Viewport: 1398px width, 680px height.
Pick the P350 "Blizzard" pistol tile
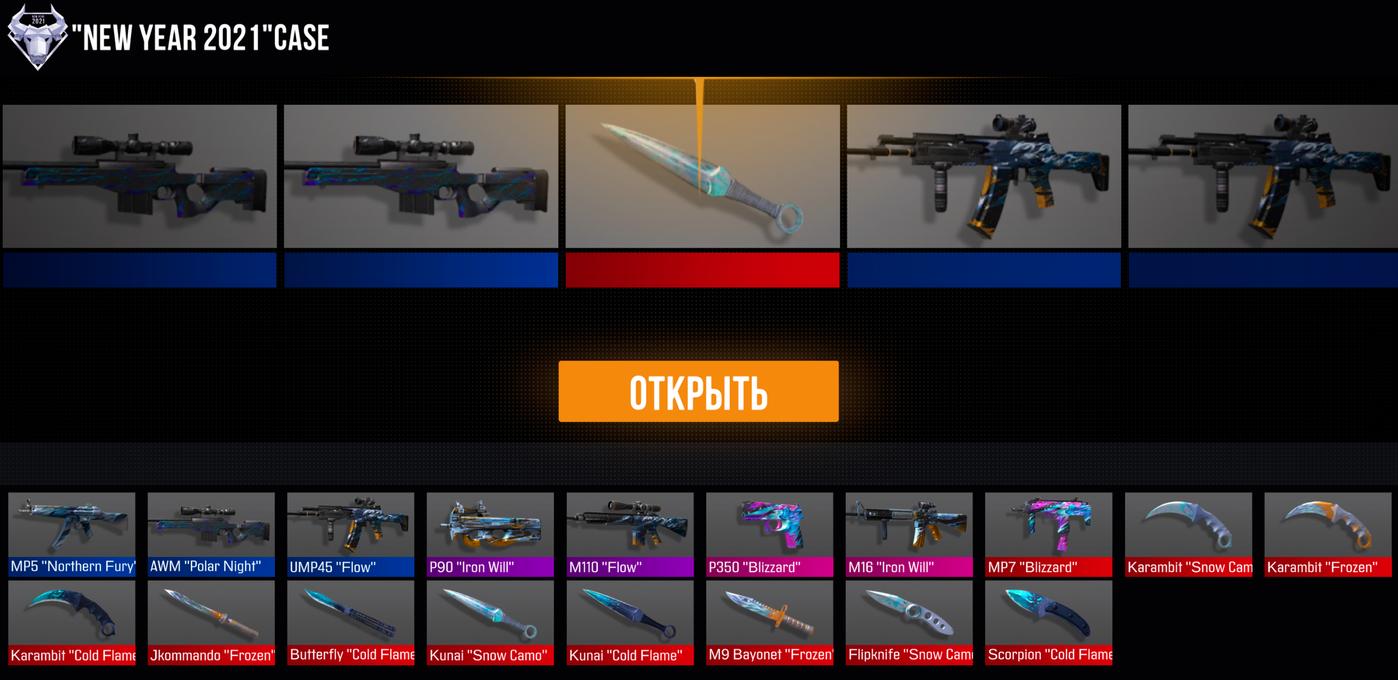pos(769,534)
